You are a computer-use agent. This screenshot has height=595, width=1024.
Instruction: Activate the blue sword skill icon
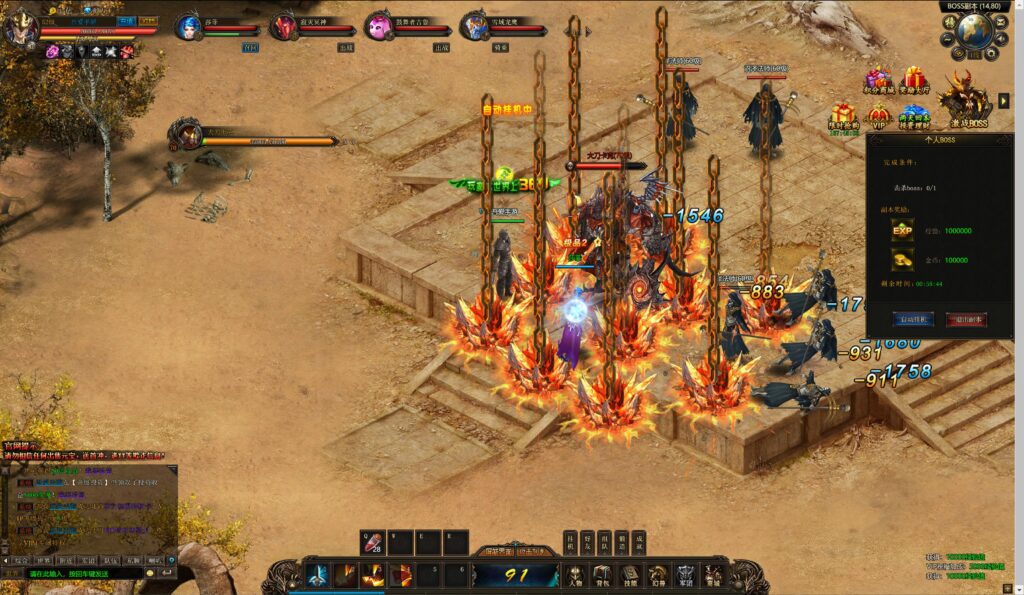tap(318, 575)
